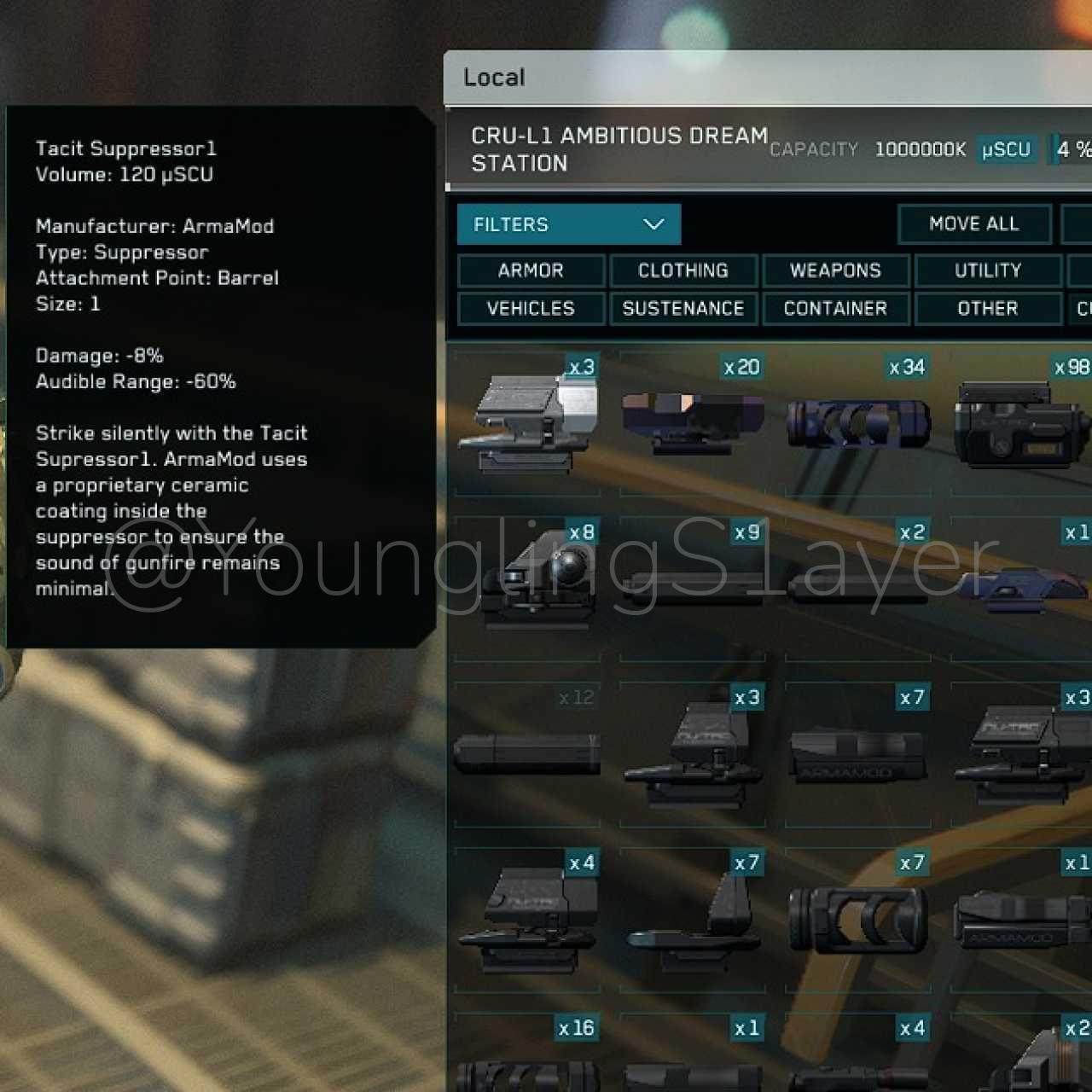Show items in Other category

[x=987, y=308]
